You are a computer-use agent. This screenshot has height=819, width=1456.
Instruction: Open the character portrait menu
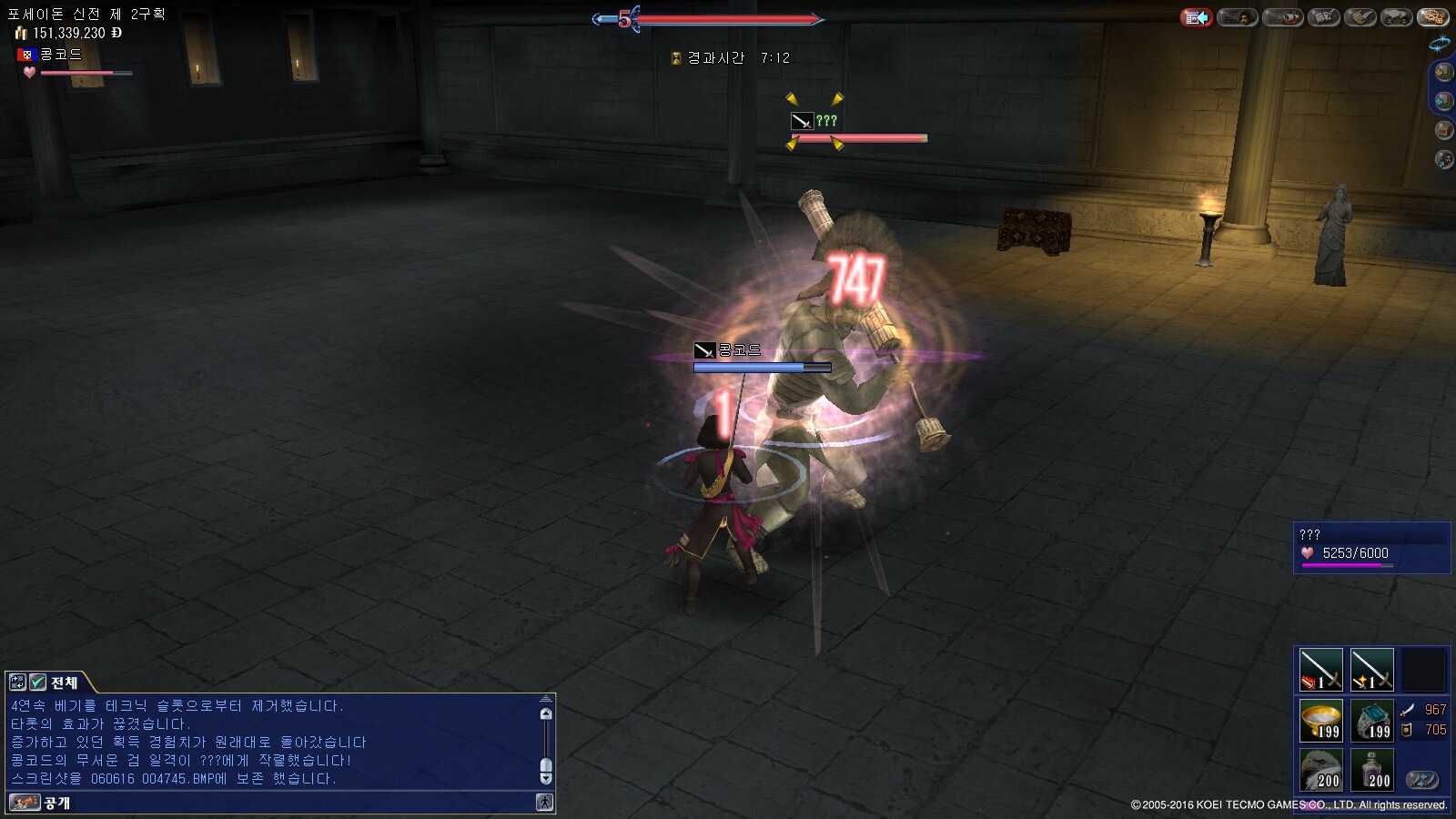(x=1238, y=17)
